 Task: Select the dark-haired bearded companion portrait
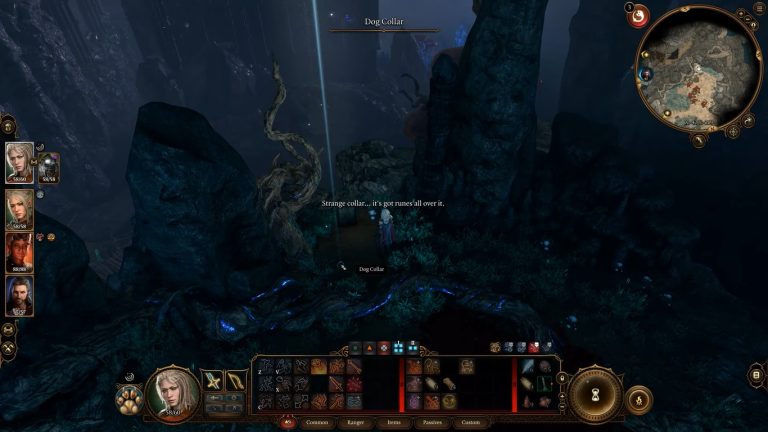coord(20,296)
